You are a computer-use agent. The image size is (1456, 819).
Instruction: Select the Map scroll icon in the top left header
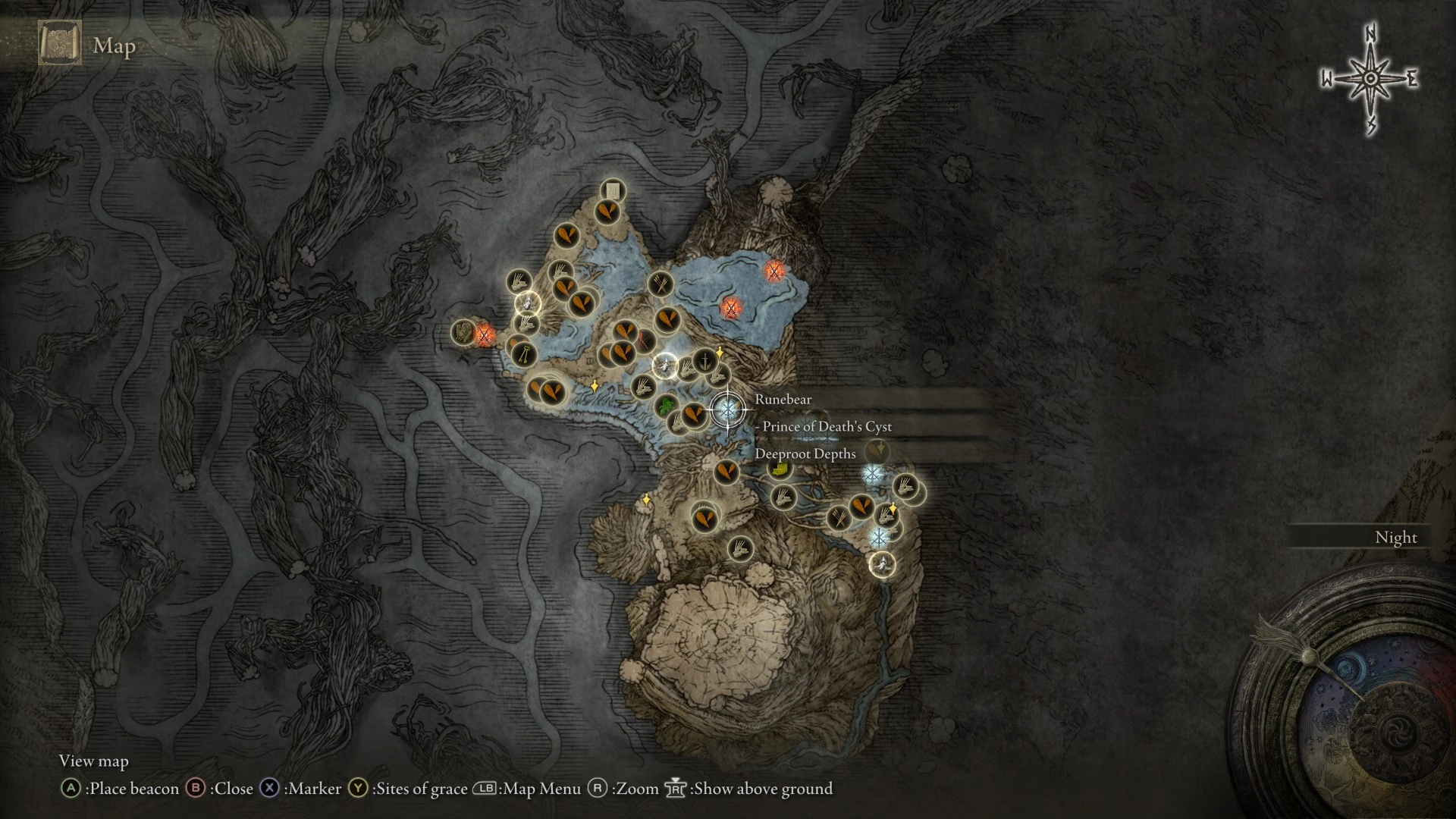click(x=59, y=44)
